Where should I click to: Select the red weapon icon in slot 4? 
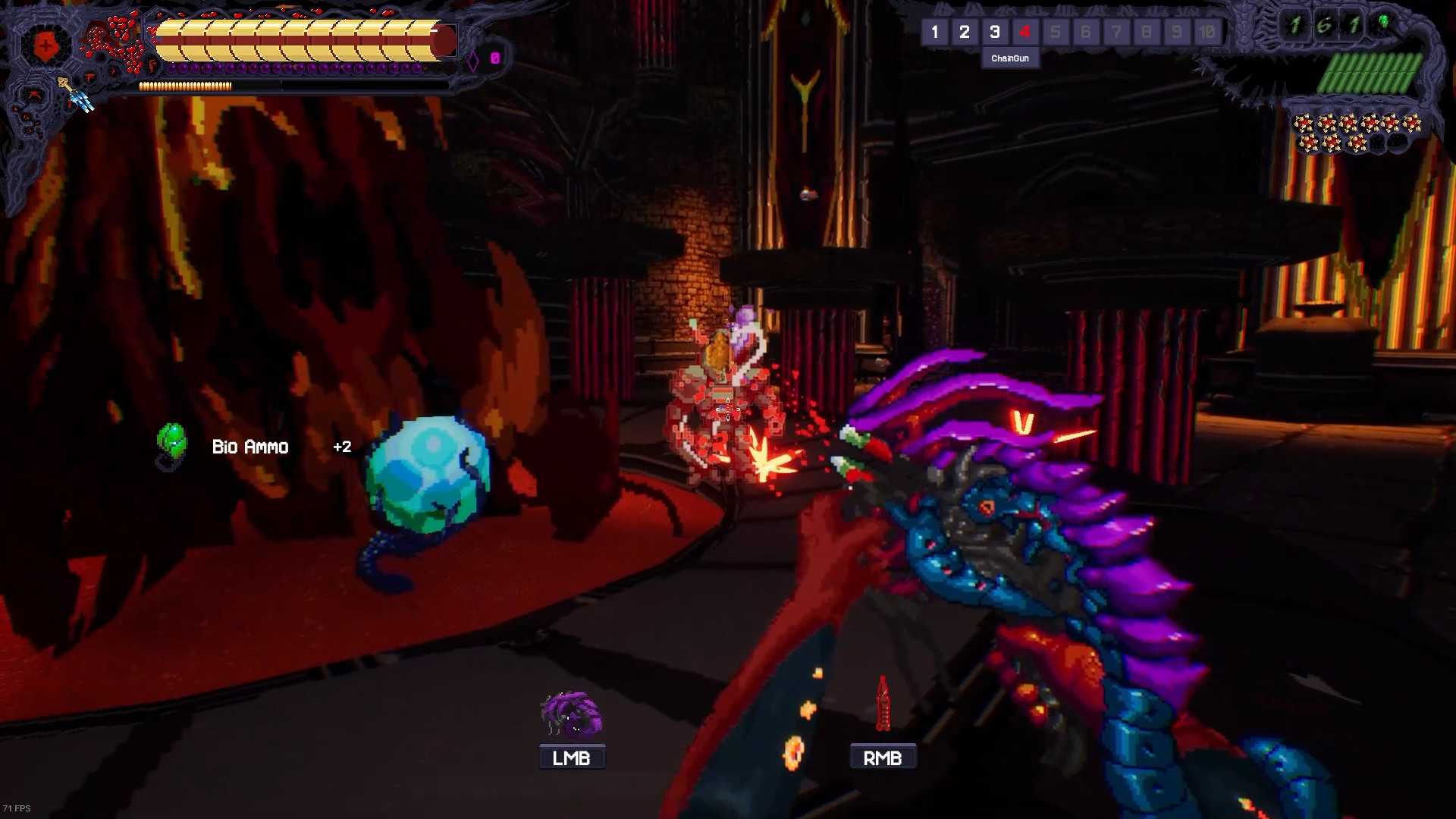pos(1025,32)
